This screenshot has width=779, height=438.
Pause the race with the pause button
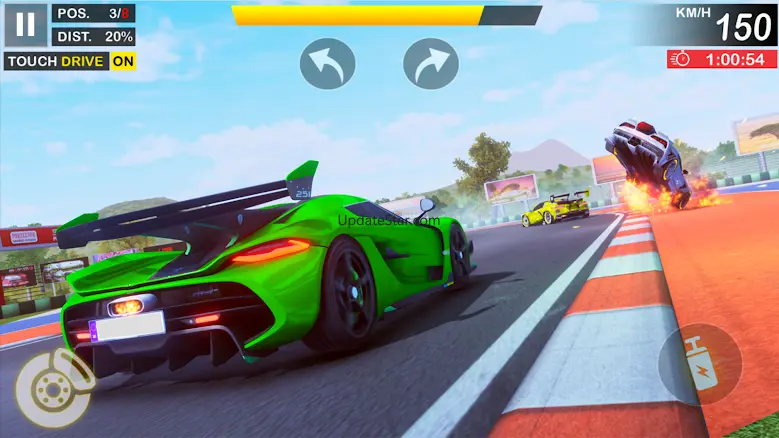25,25
